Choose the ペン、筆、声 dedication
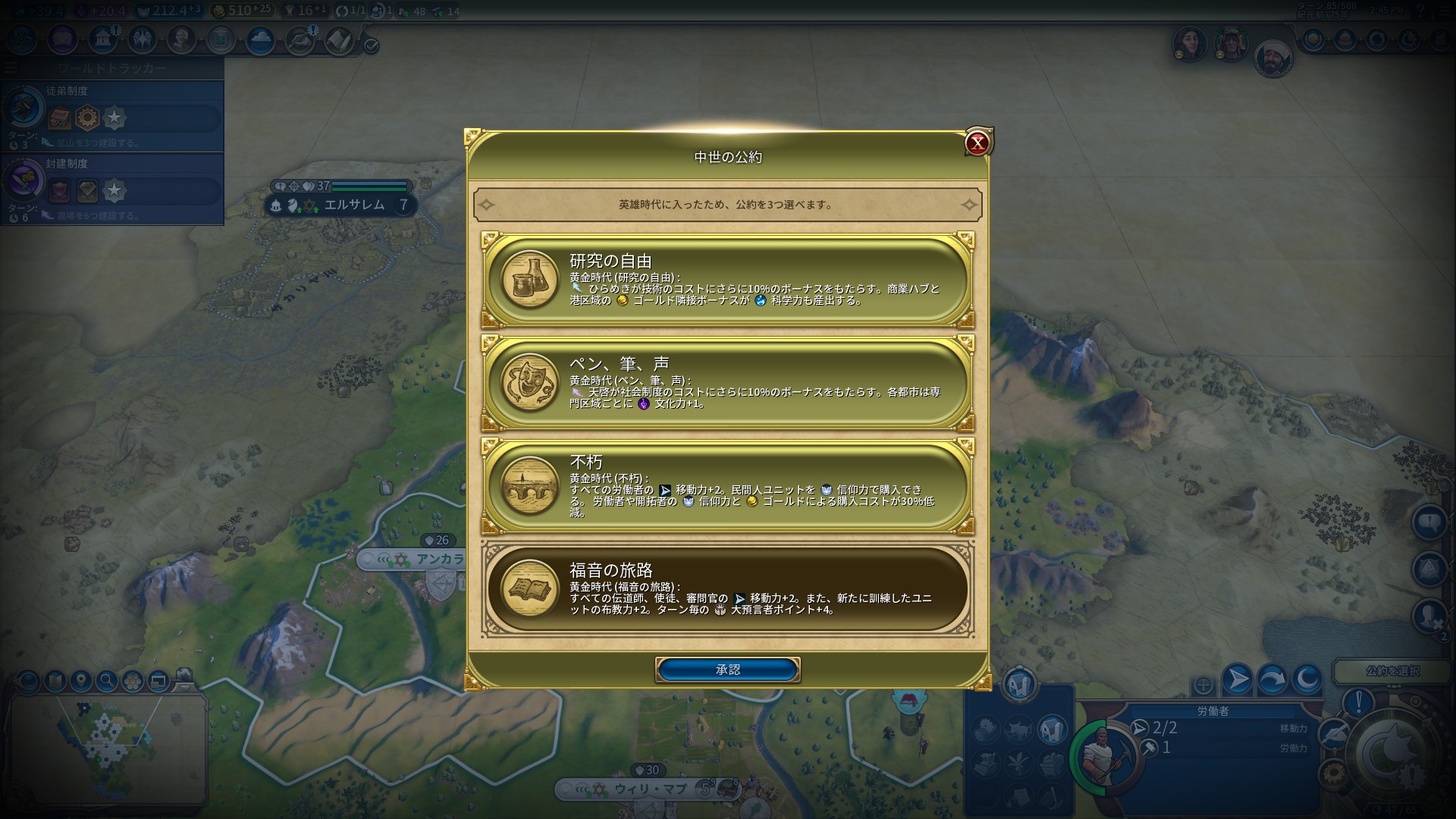1456x819 pixels. coord(728,383)
